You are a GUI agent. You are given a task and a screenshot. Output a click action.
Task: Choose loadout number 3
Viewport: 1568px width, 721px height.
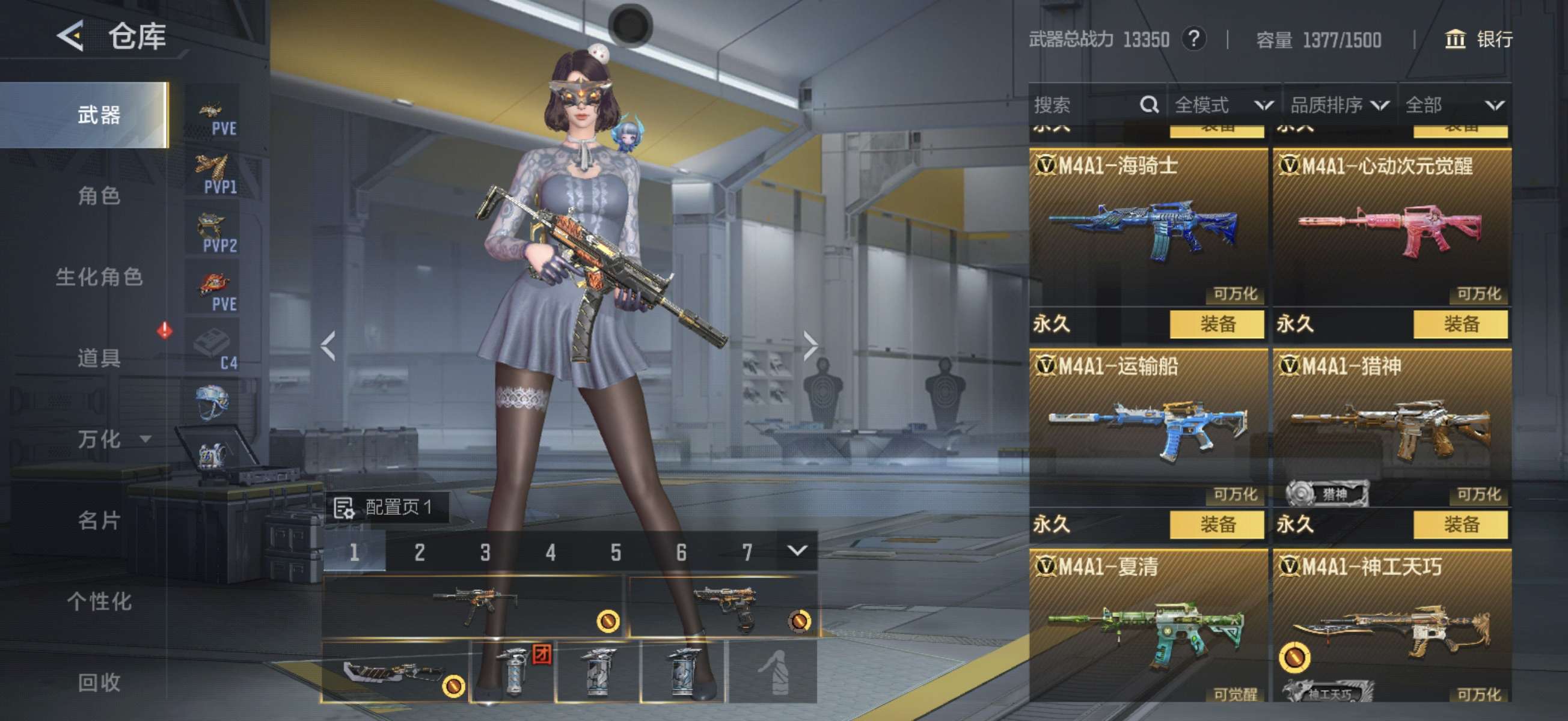click(485, 552)
